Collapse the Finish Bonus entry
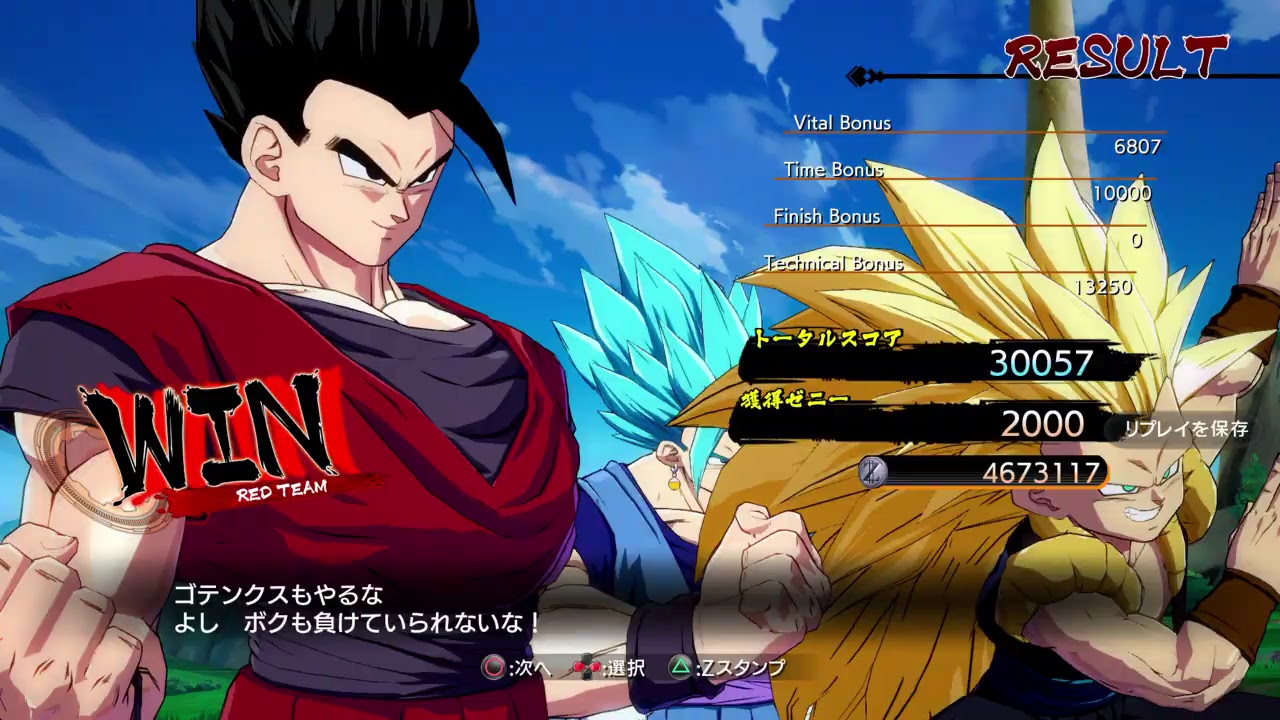 [x=826, y=217]
